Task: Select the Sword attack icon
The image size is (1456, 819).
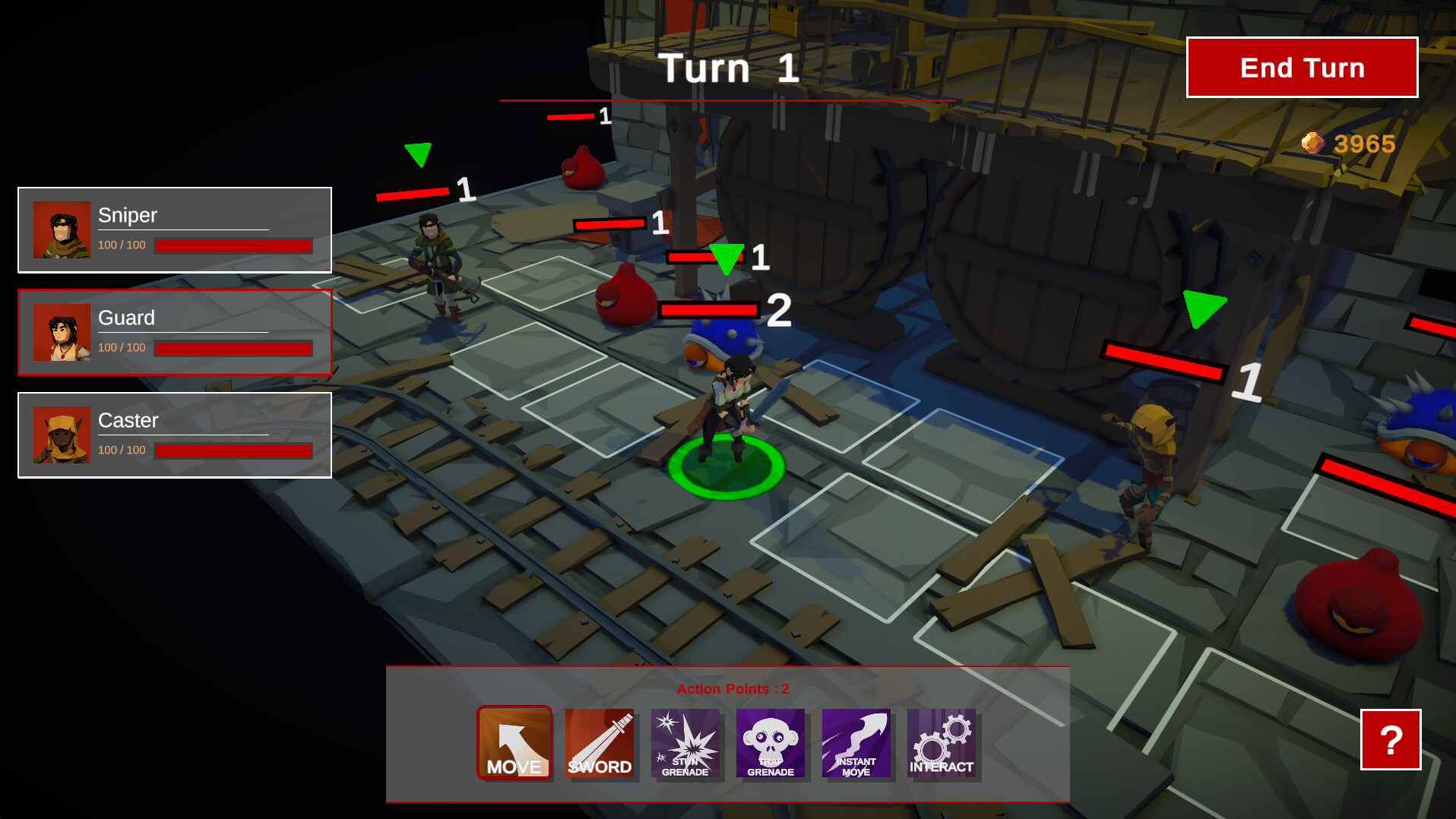Action: (600, 743)
